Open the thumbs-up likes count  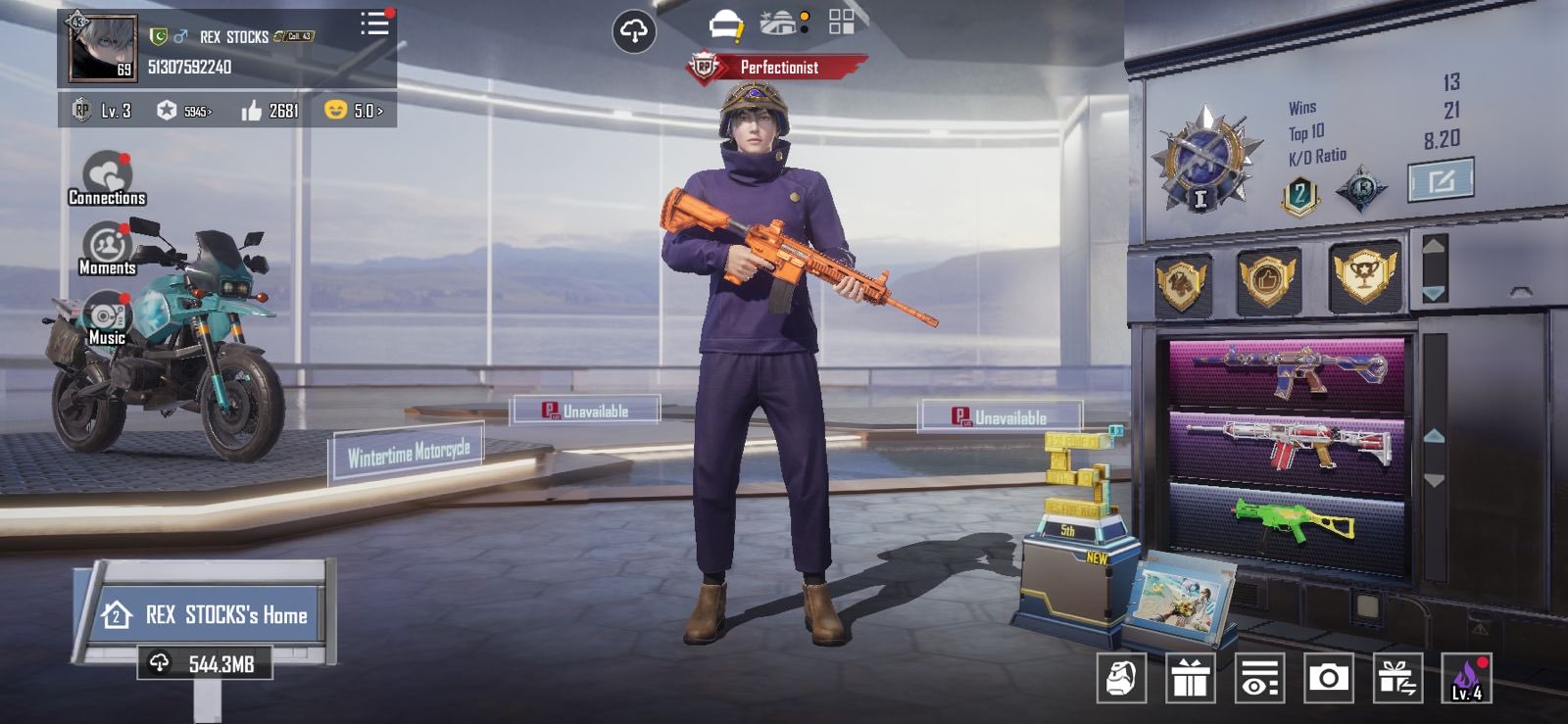(269, 111)
